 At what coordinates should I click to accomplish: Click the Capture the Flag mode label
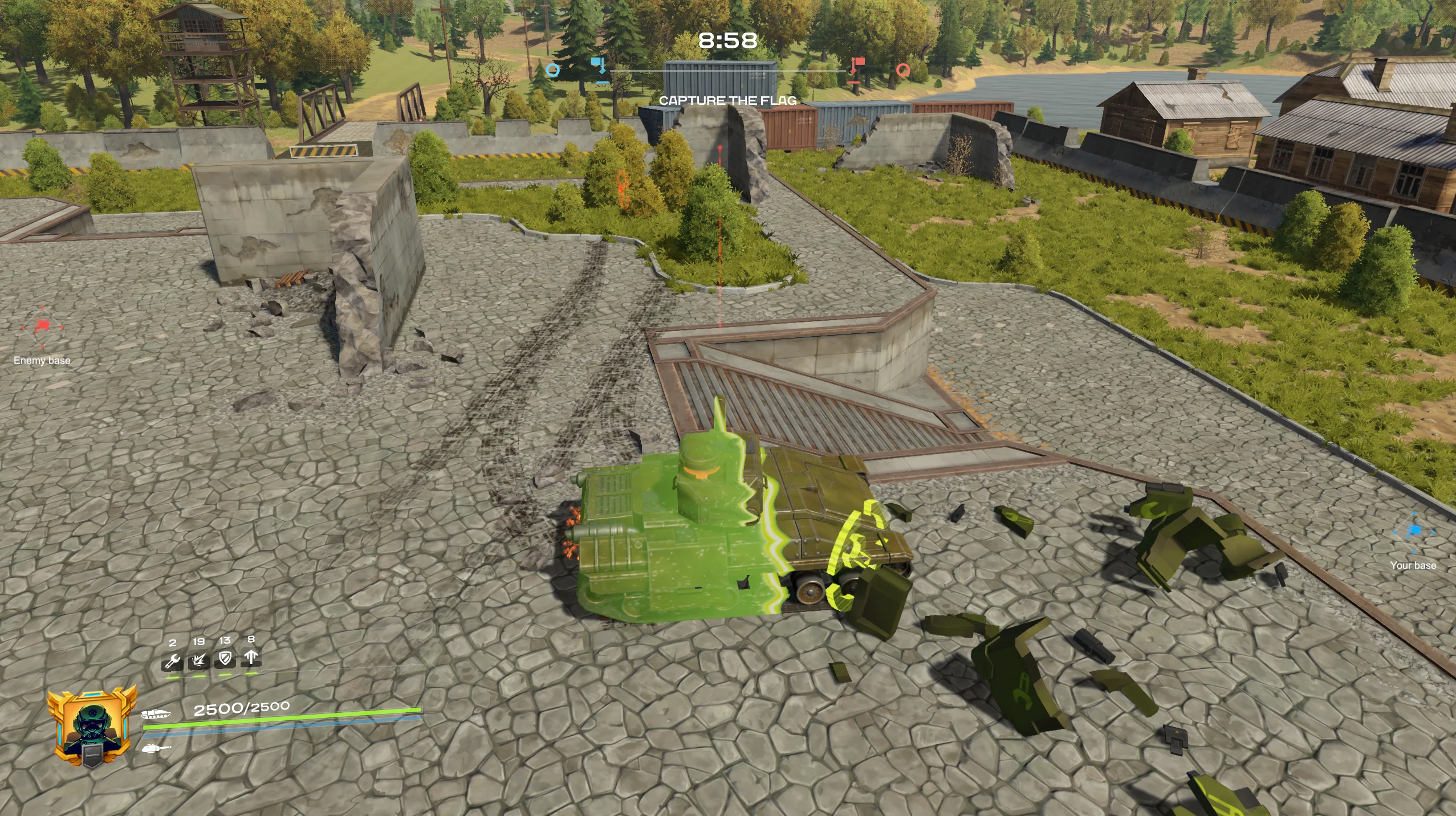(x=727, y=101)
